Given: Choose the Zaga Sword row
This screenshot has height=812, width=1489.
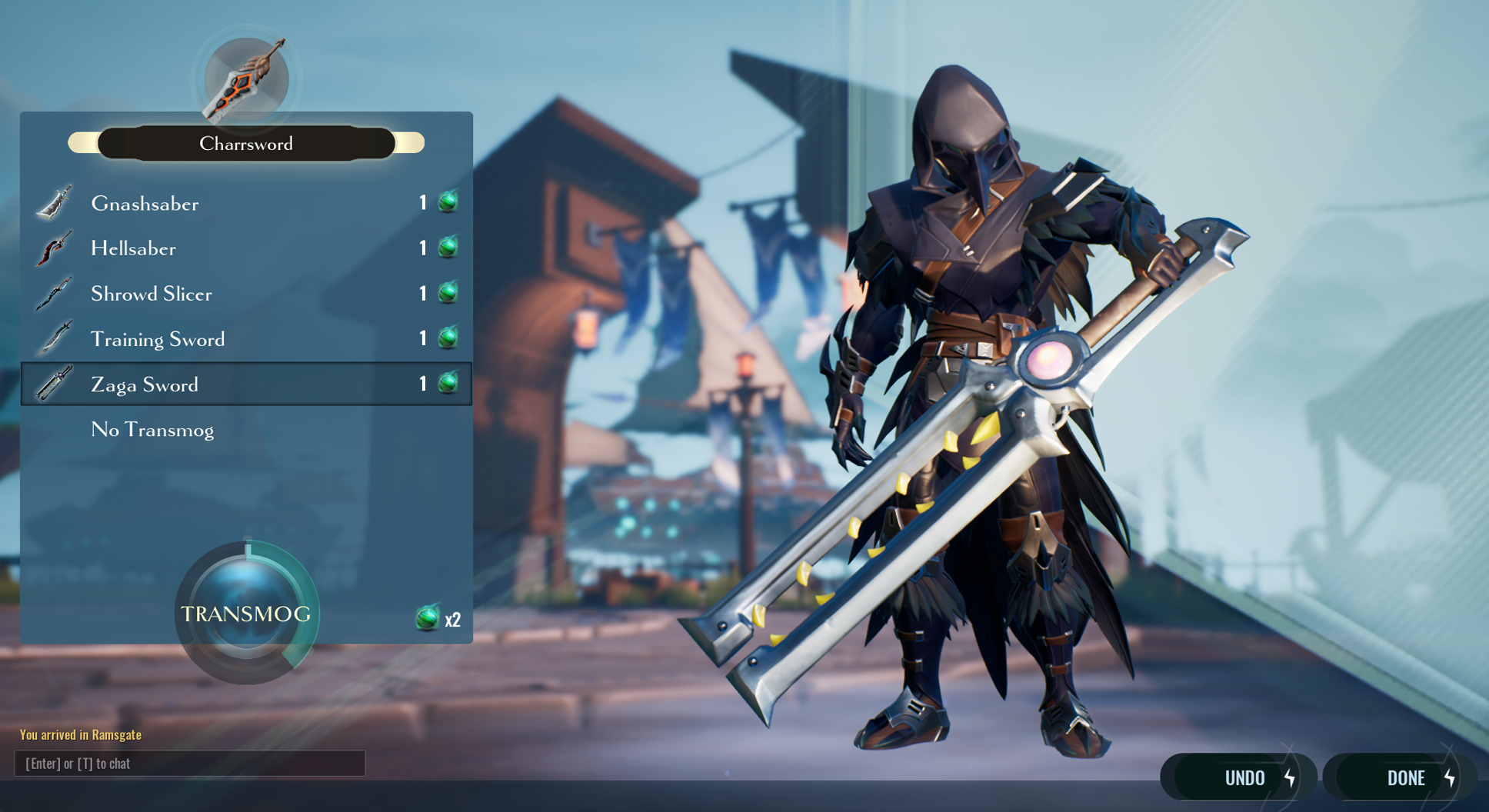Looking at the screenshot, I should tap(246, 384).
